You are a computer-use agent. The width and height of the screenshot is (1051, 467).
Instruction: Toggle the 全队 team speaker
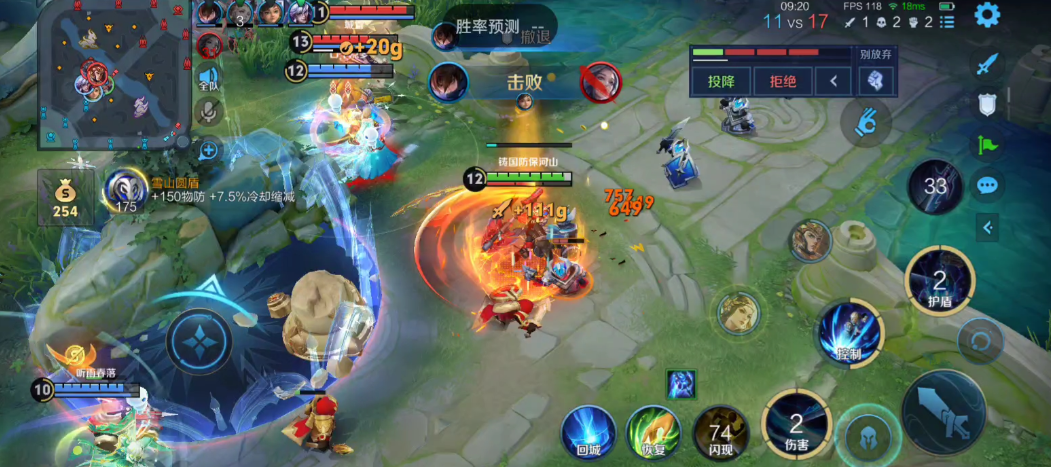(208, 77)
